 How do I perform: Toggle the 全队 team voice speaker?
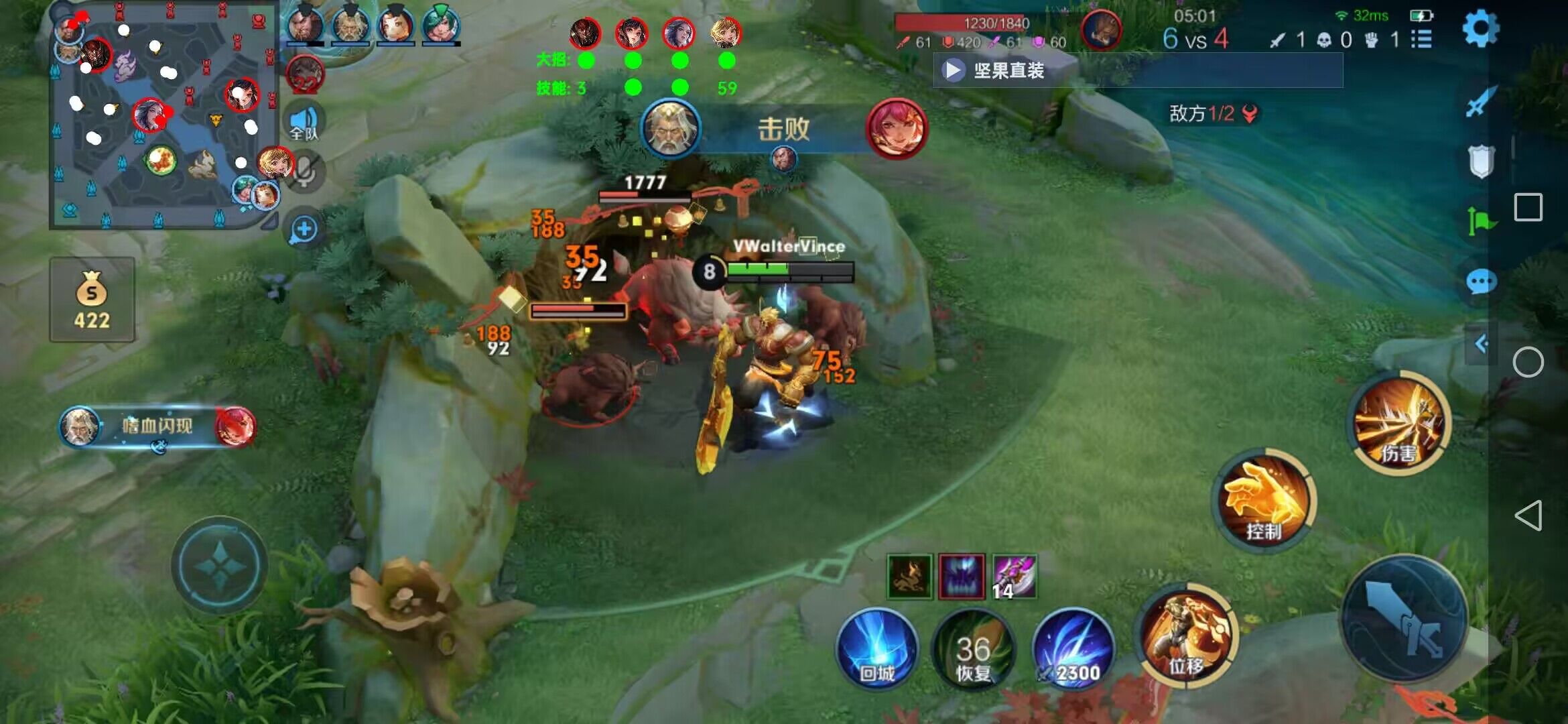coord(304,122)
